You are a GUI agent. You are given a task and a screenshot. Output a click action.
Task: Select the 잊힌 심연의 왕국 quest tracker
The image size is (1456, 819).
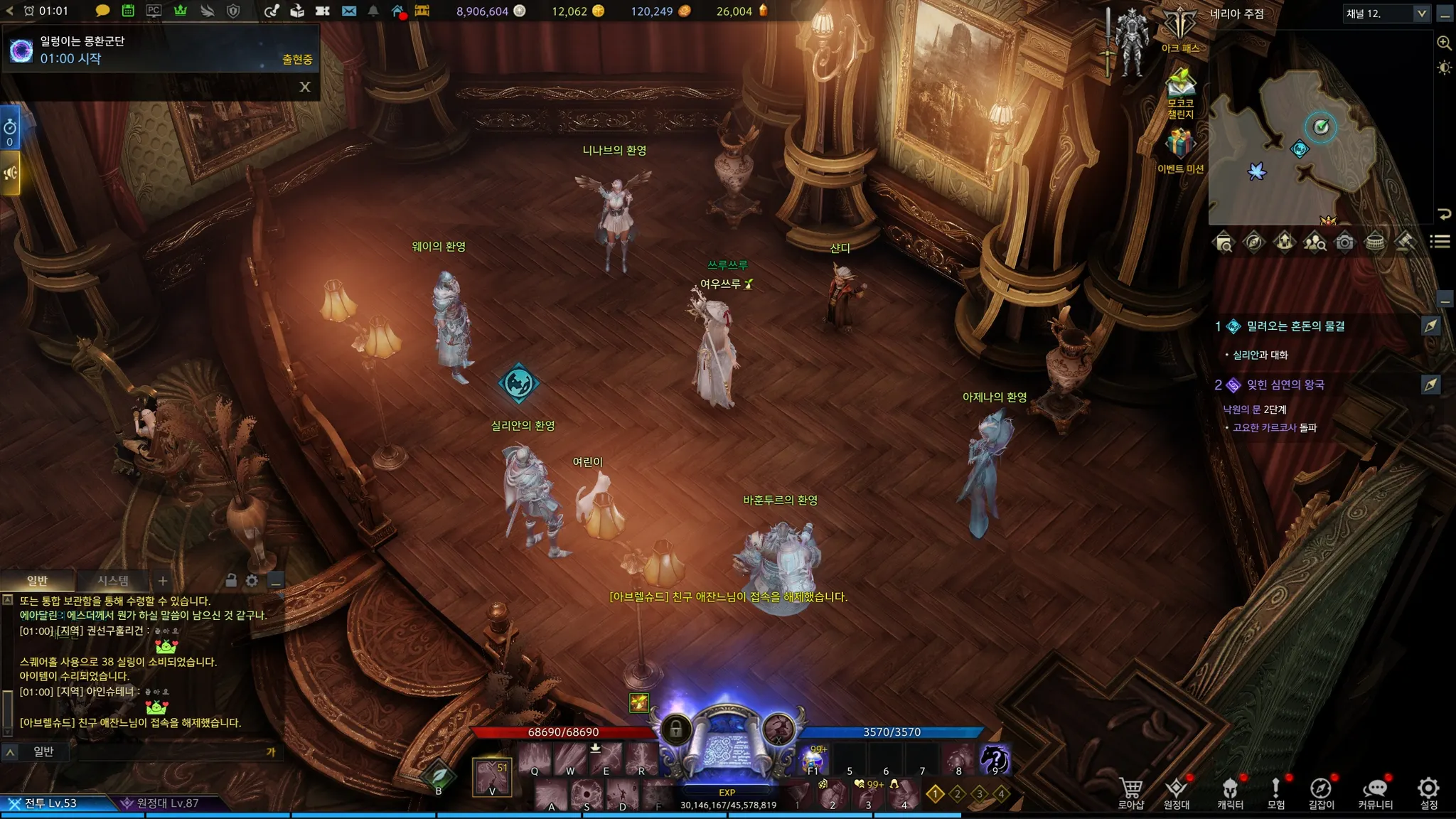(1285, 385)
